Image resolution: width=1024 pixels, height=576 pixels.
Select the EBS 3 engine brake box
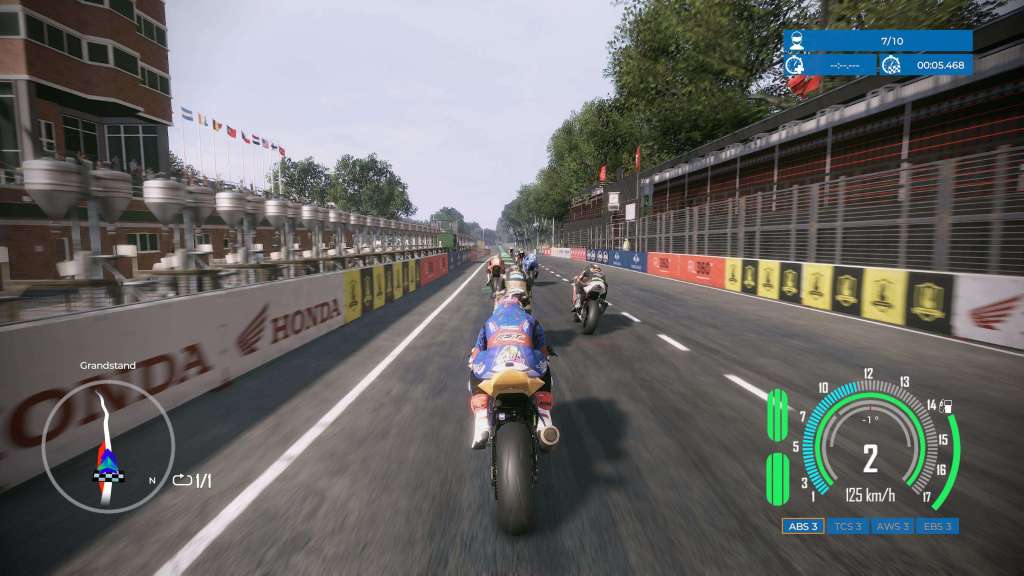point(937,526)
